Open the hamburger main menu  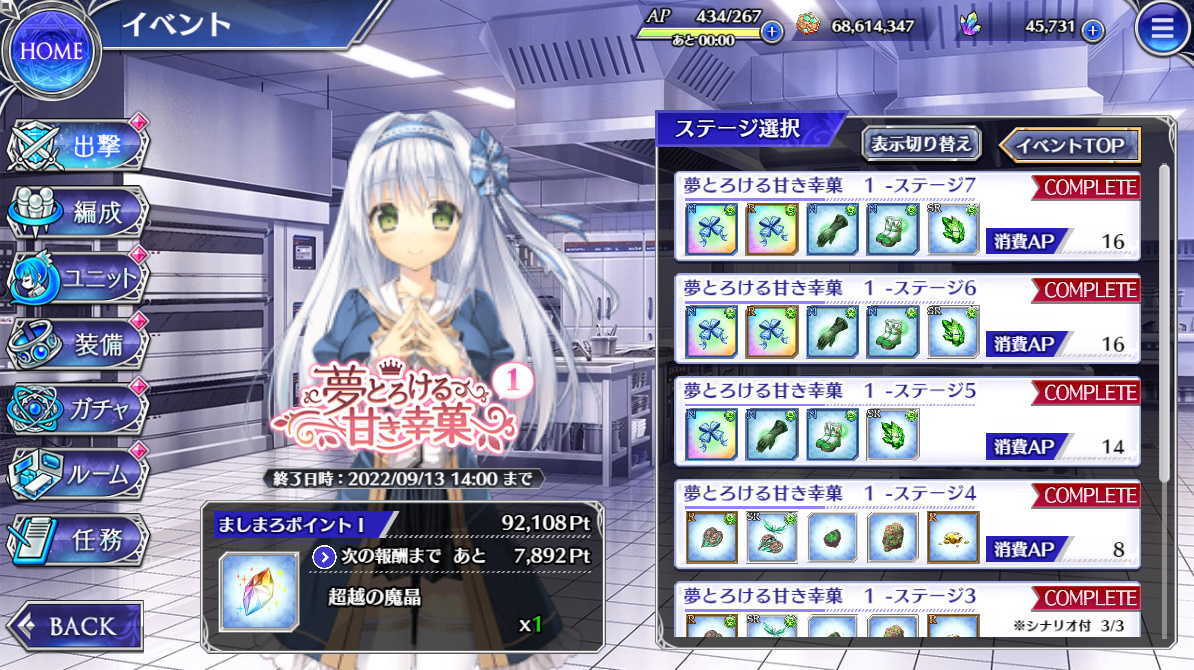click(1162, 29)
